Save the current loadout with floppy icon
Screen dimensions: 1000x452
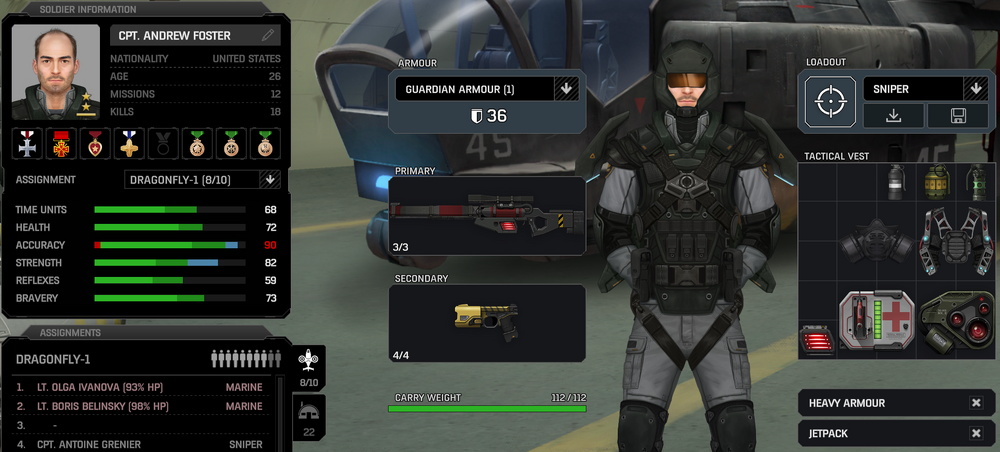click(x=957, y=116)
